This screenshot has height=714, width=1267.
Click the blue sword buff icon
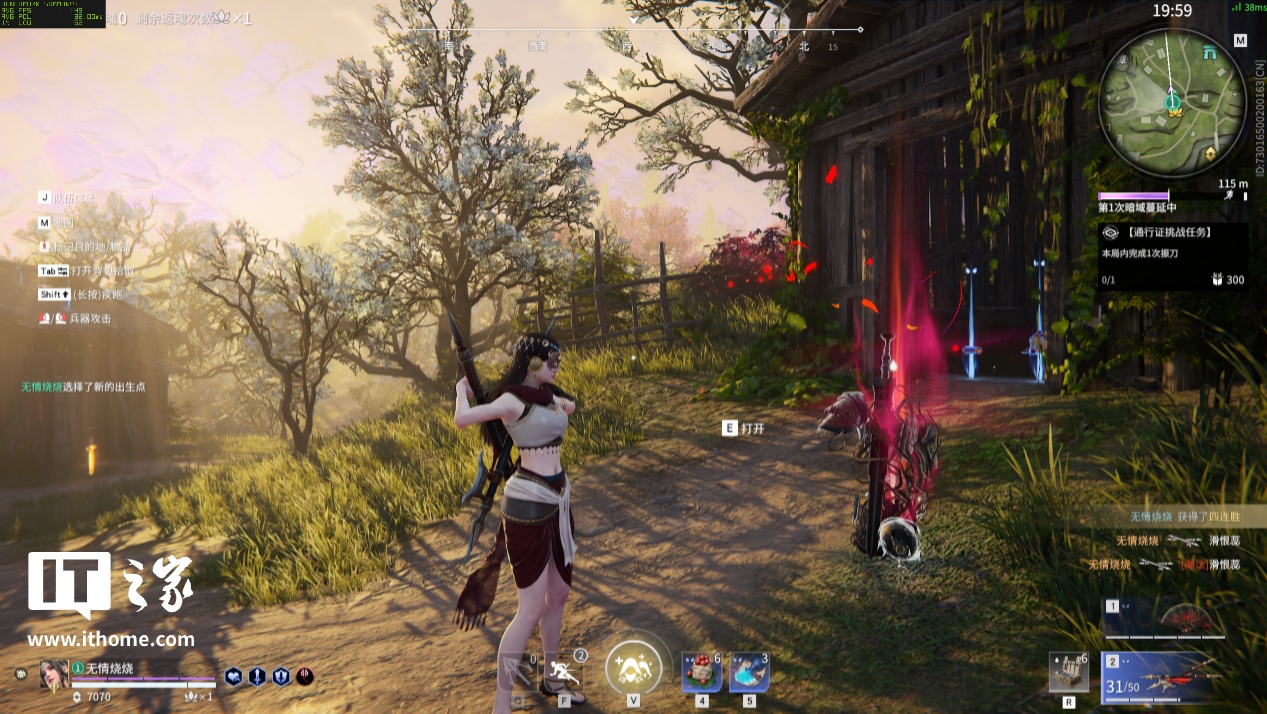257,677
